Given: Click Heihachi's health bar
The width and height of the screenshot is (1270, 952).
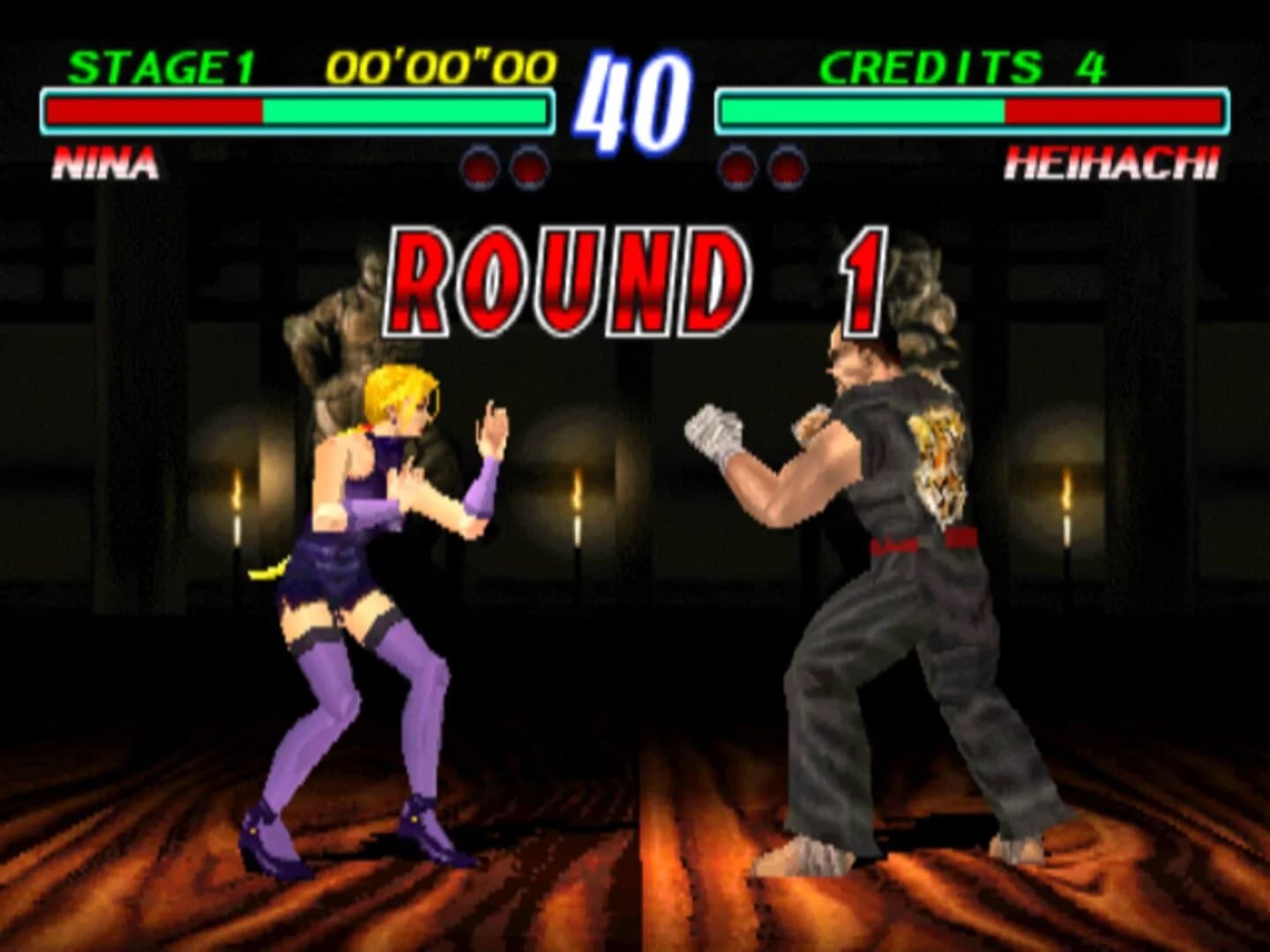Looking at the screenshot, I should tap(970, 110).
